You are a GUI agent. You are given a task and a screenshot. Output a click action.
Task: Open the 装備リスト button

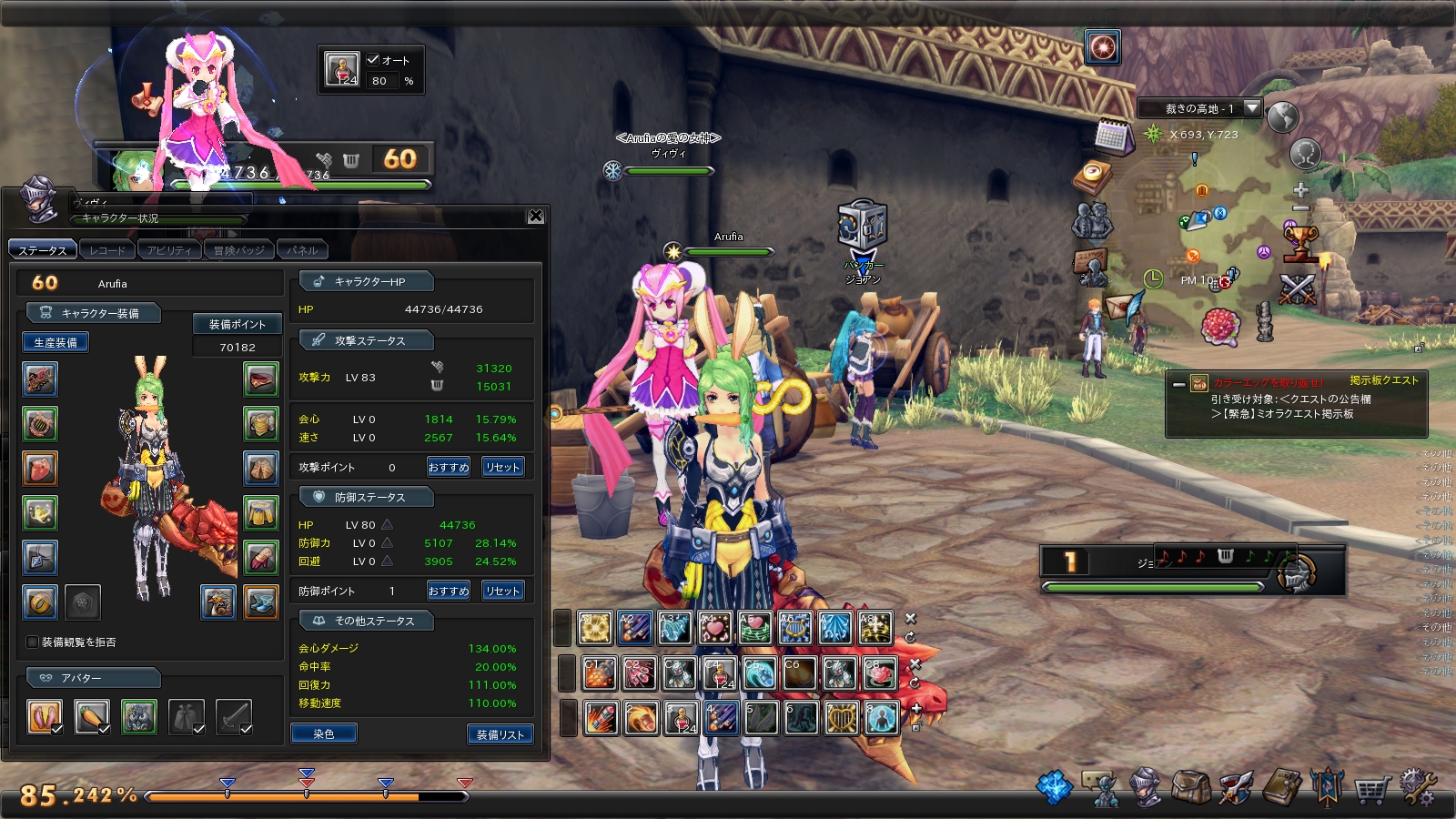click(x=500, y=734)
